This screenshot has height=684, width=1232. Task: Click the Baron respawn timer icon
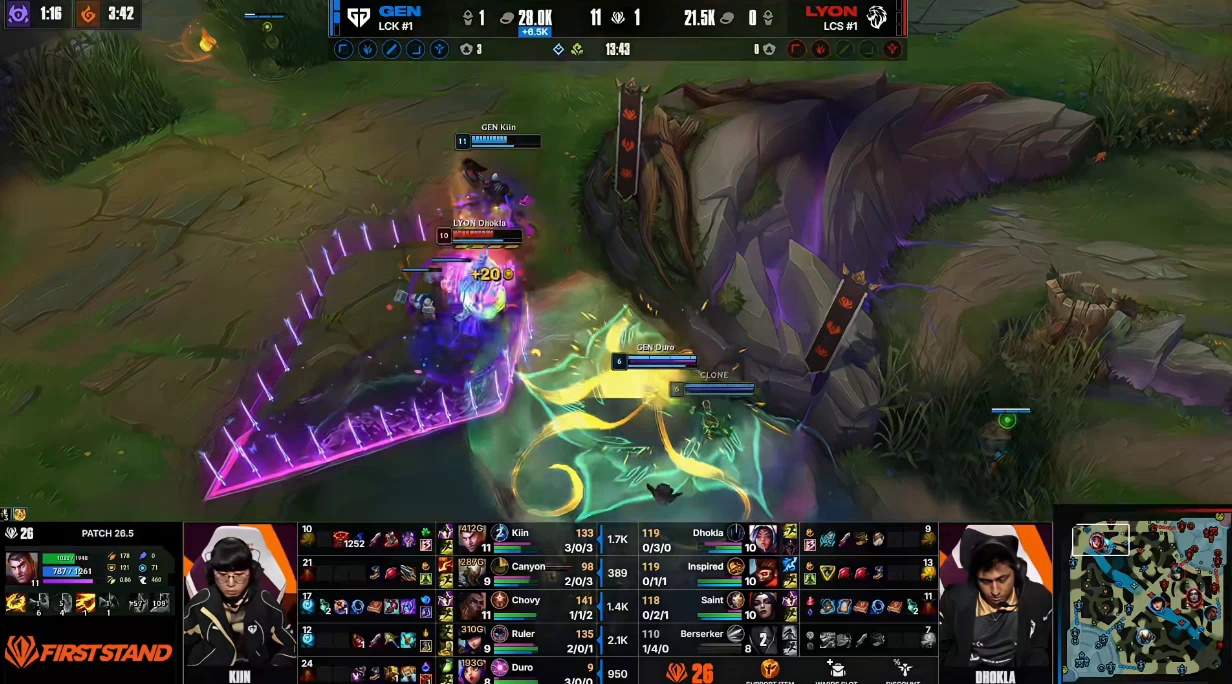(x=19, y=14)
